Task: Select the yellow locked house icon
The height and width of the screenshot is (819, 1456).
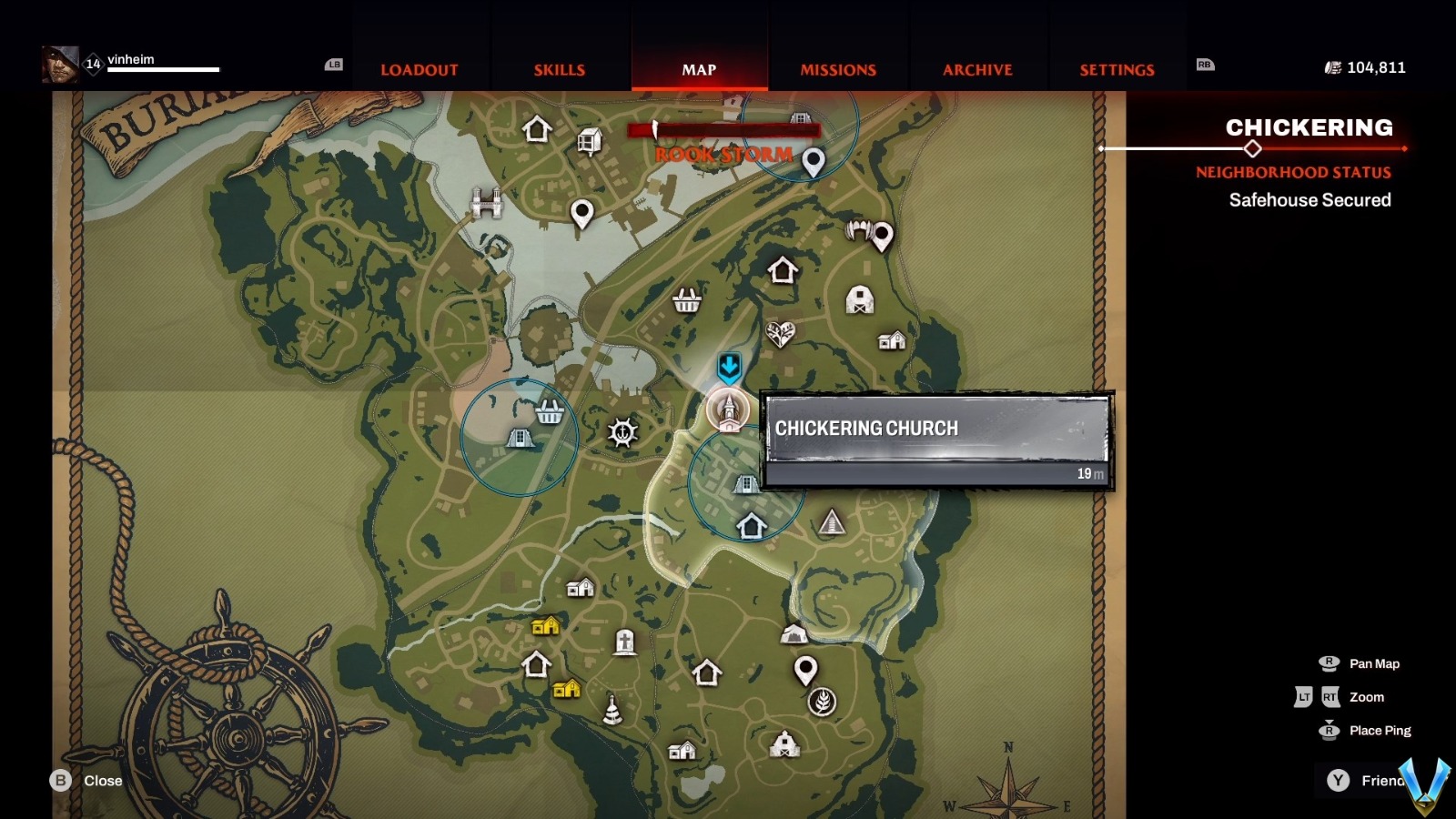Action: click(547, 625)
